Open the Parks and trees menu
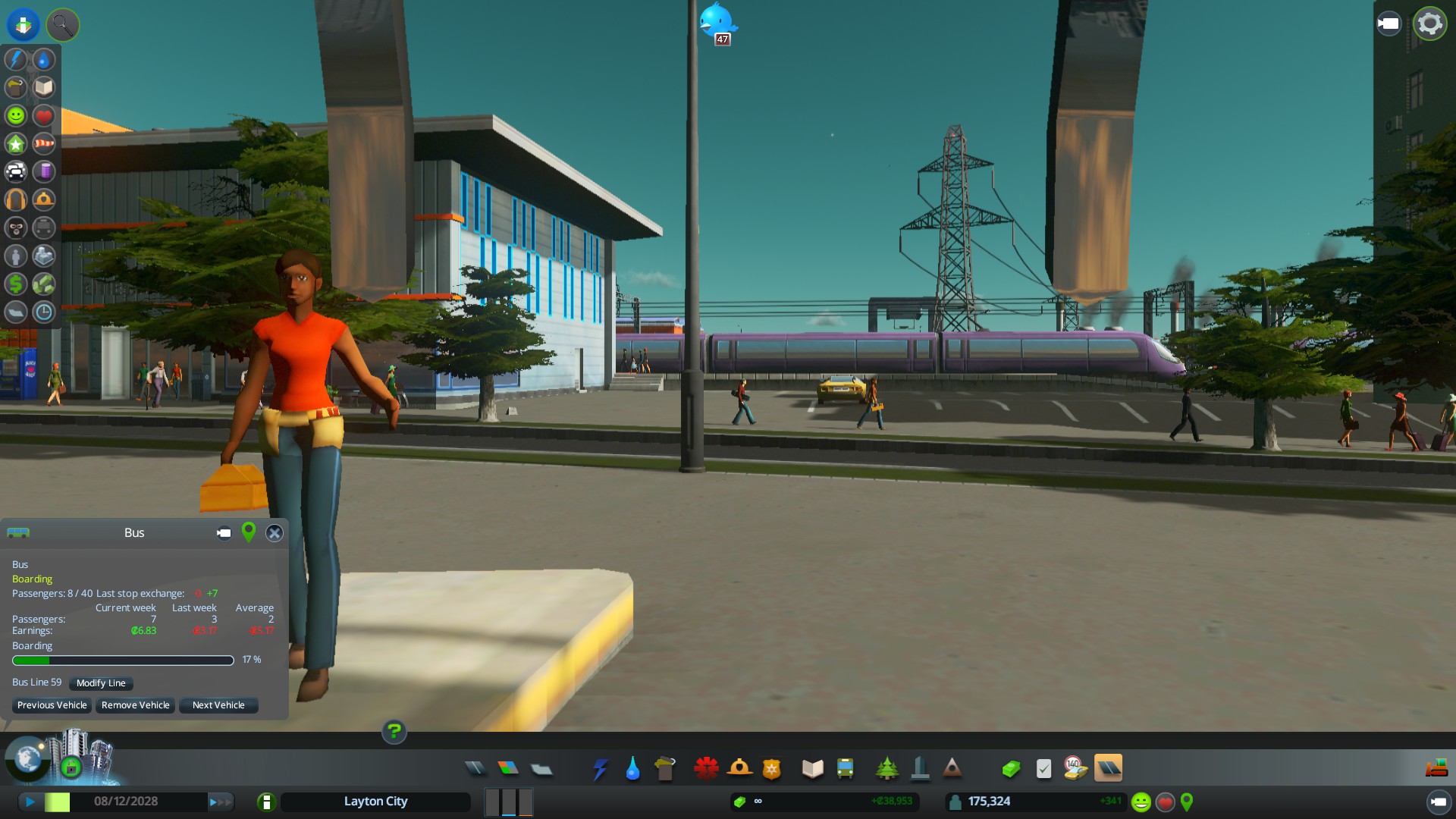Image resolution: width=1456 pixels, height=819 pixels. pos(886,769)
